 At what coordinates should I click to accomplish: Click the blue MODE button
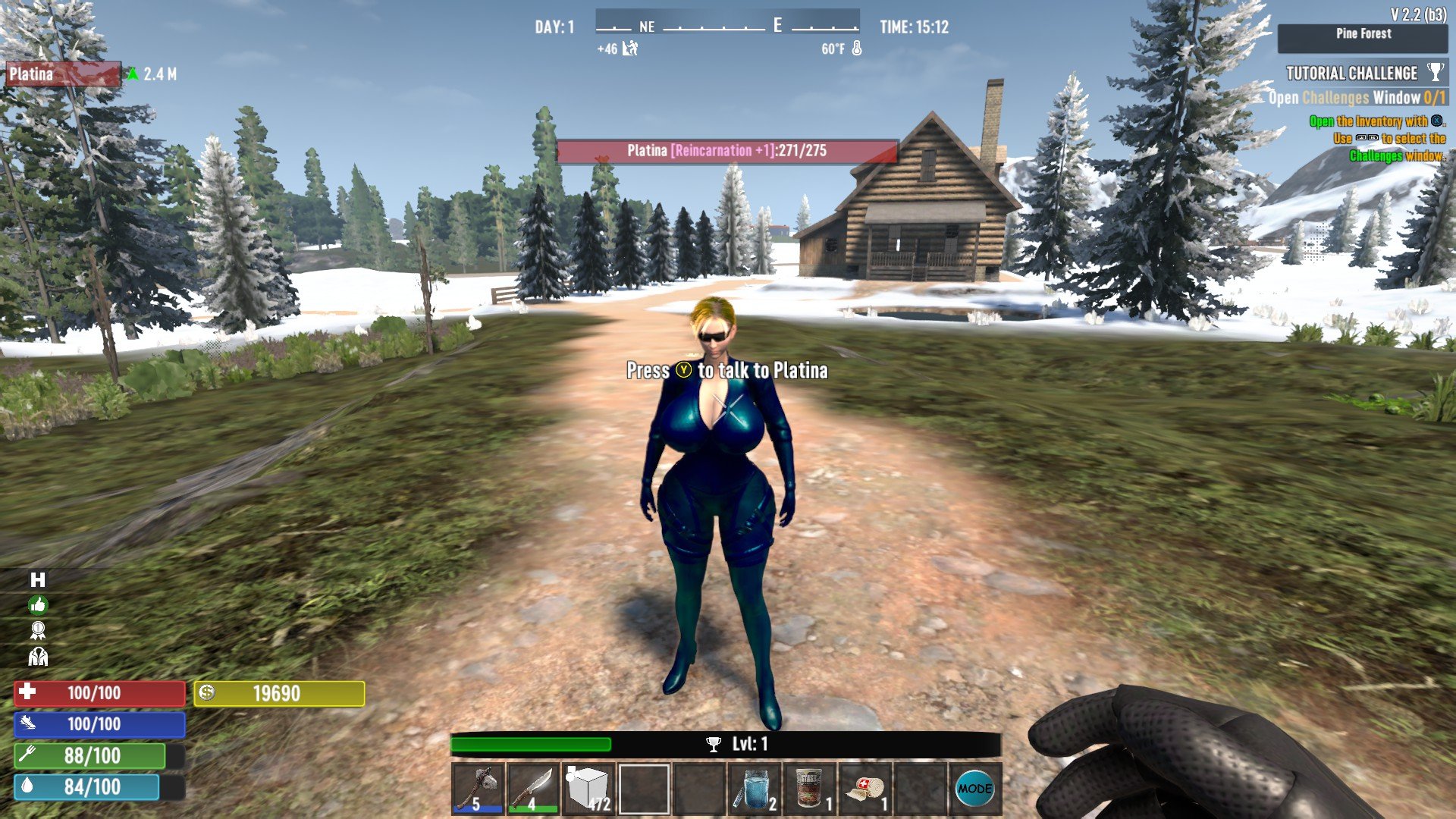[974, 789]
